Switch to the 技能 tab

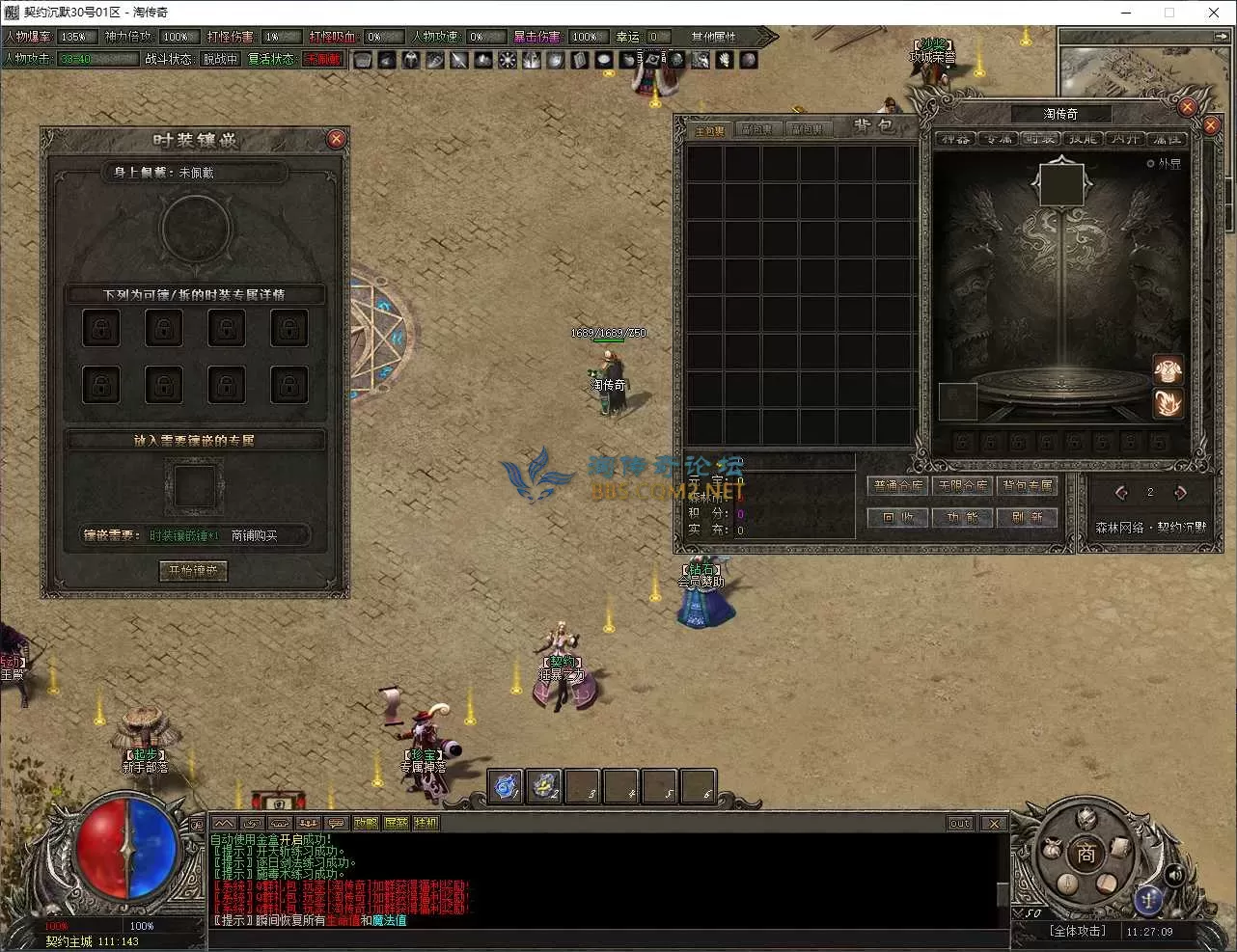[x=1082, y=139]
